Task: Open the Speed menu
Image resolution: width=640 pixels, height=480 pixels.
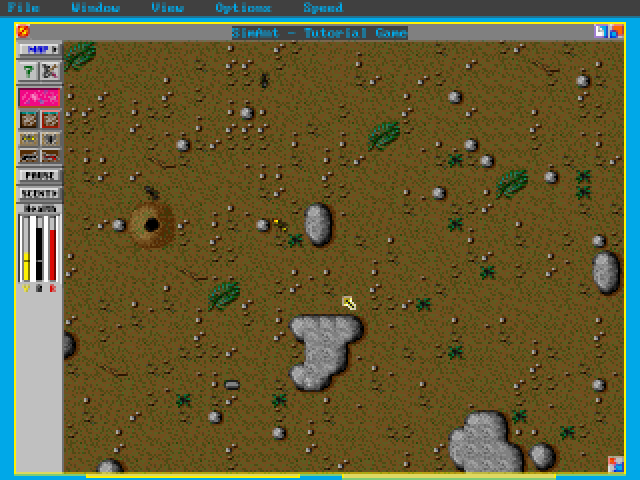Action: [x=322, y=8]
